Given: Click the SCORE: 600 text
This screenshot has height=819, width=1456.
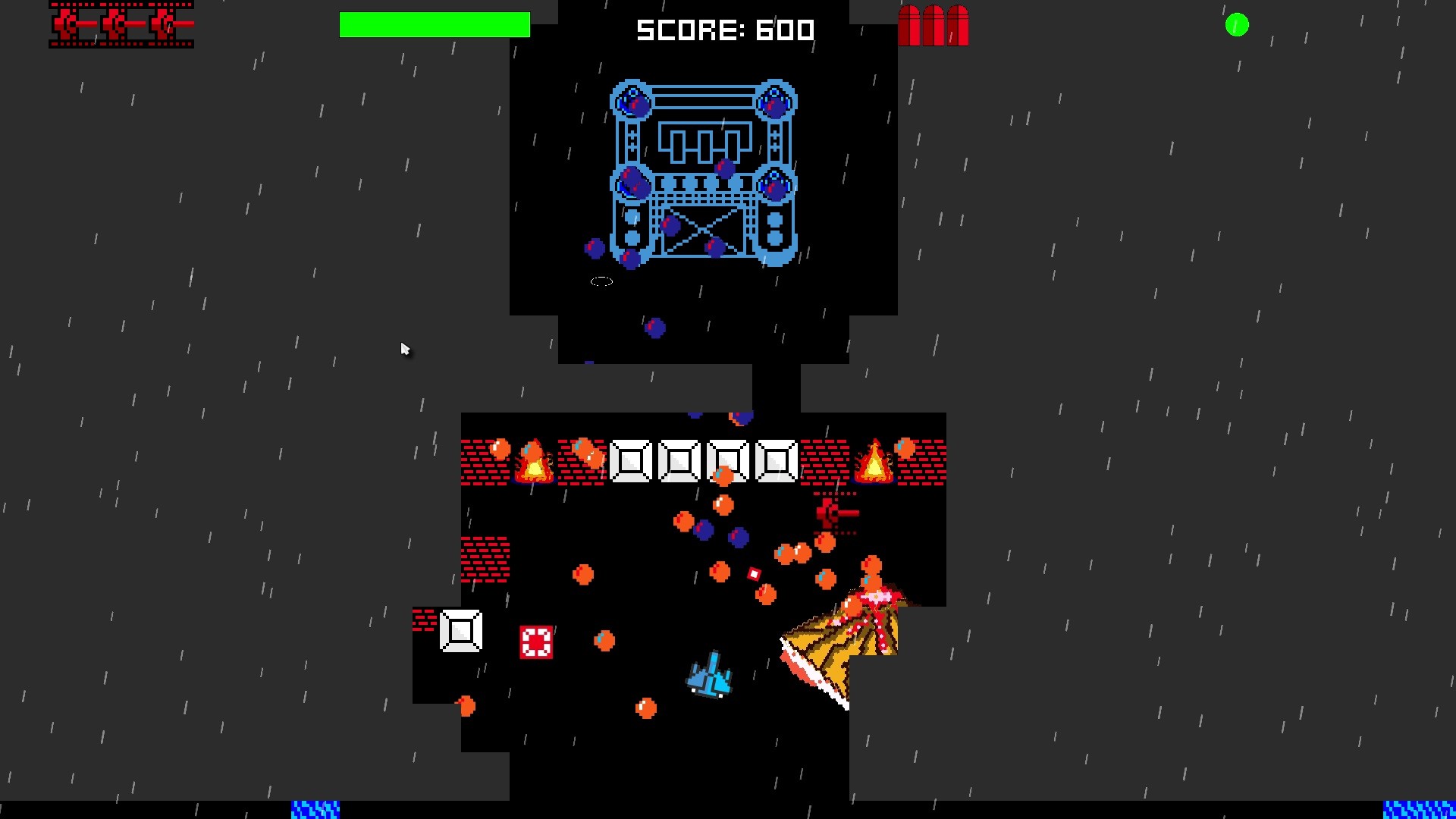Looking at the screenshot, I should (x=725, y=30).
